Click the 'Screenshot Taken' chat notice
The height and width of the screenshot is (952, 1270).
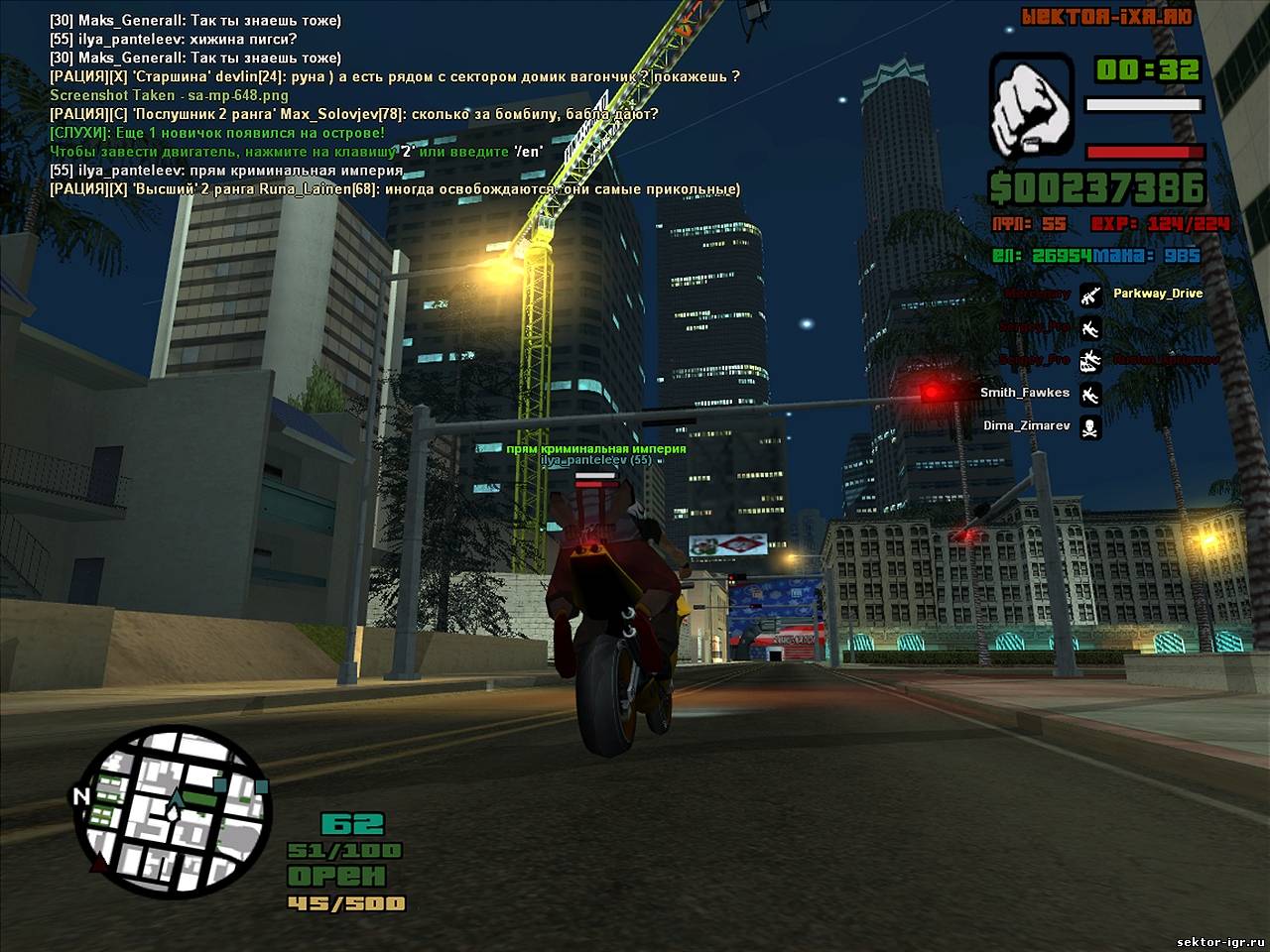[x=170, y=95]
